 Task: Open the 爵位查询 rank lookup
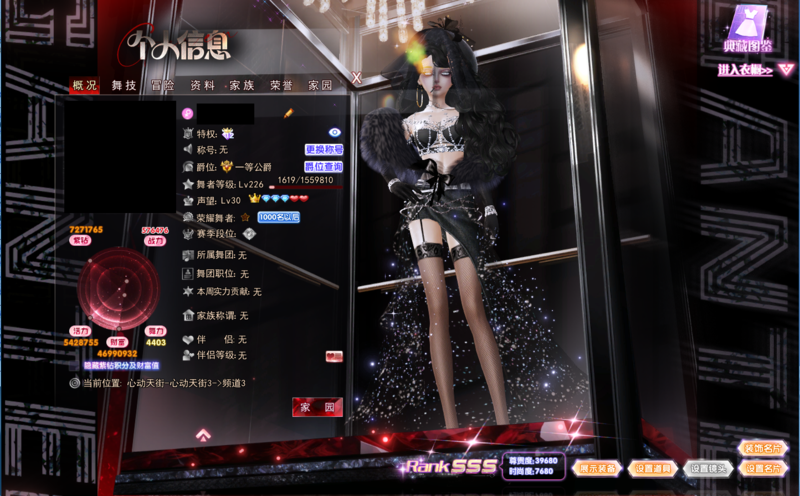[x=323, y=166]
